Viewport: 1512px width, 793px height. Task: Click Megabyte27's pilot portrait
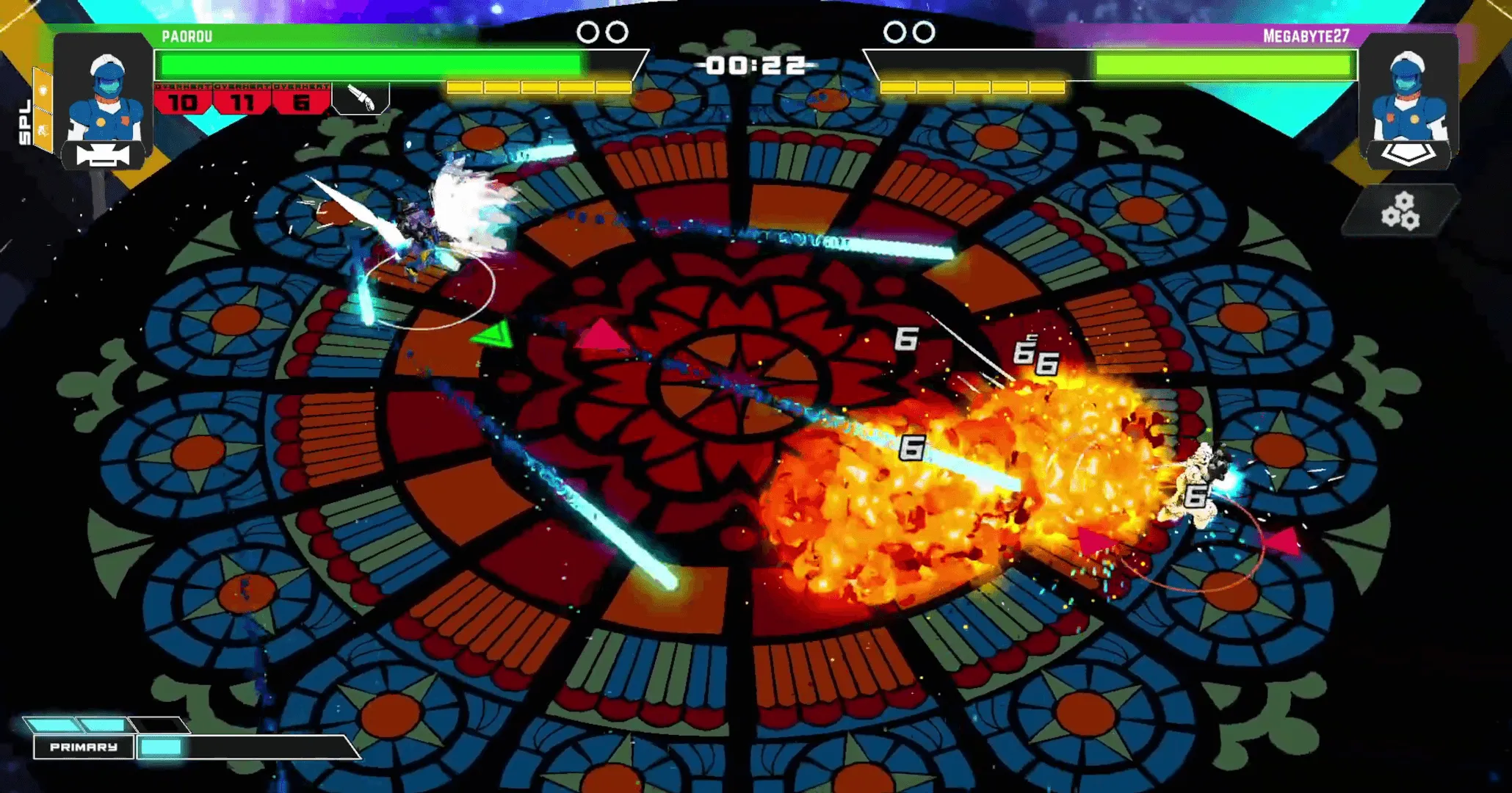point(1408,91)
